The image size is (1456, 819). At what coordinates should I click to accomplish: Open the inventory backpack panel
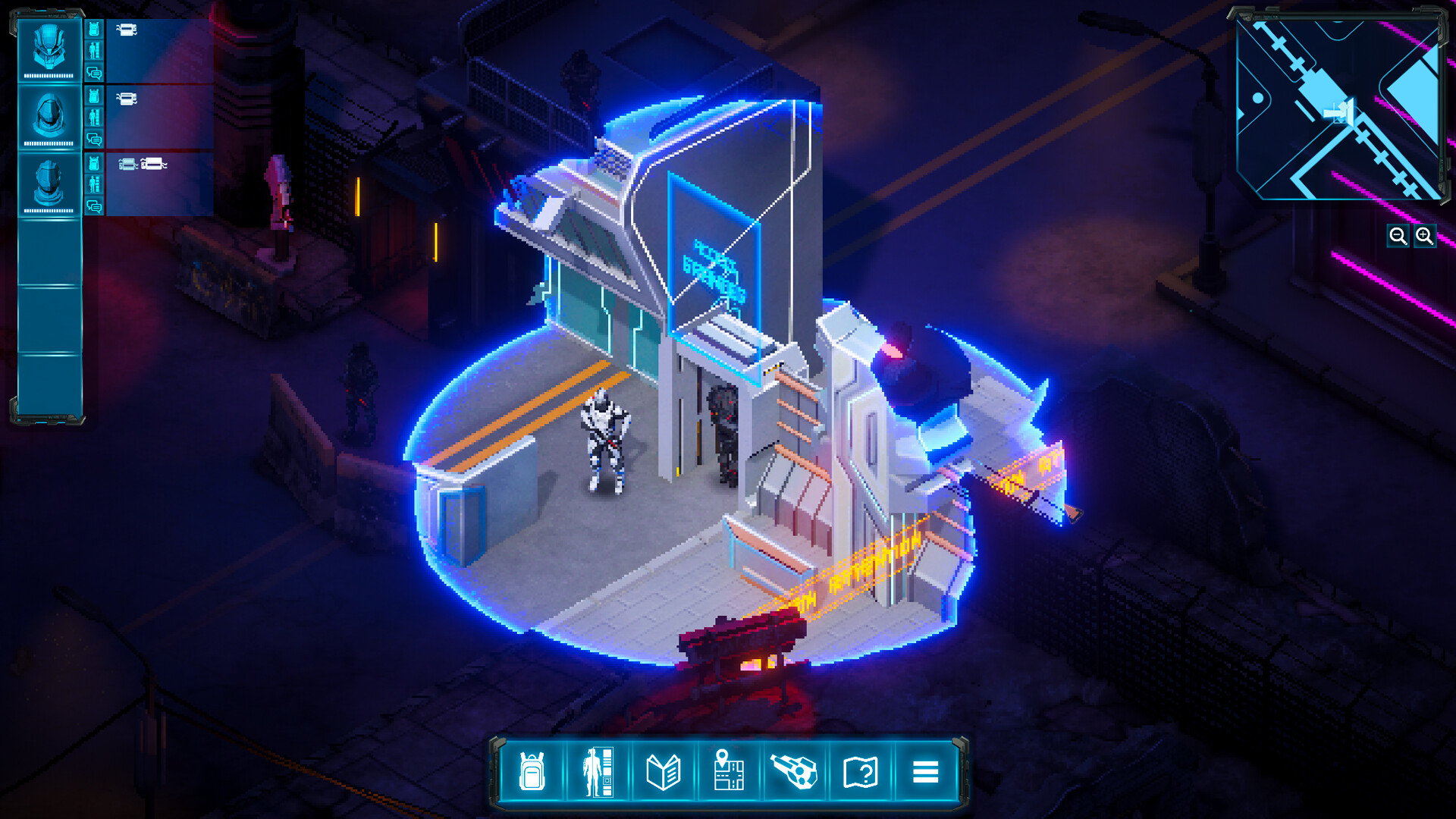[x=532, y=773]
